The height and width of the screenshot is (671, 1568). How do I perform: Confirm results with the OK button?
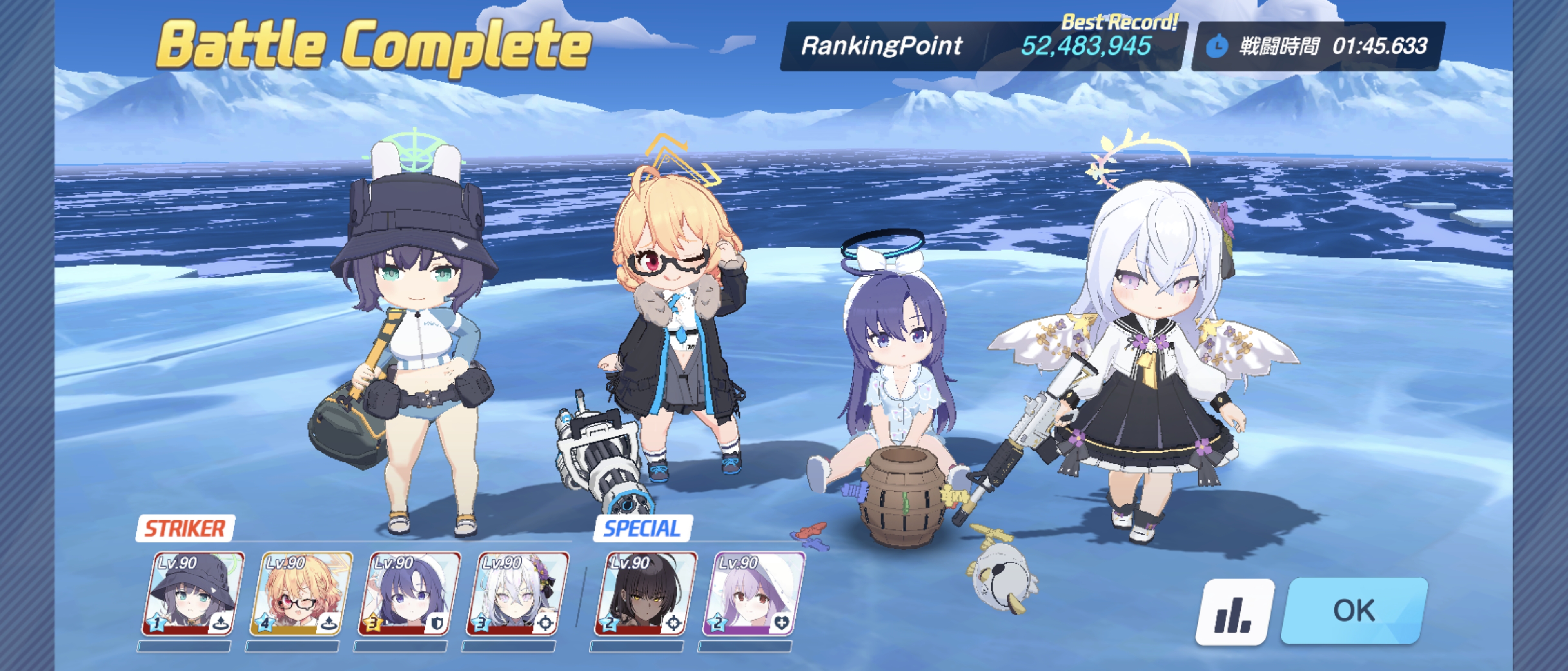click(x=1354, y=610)
